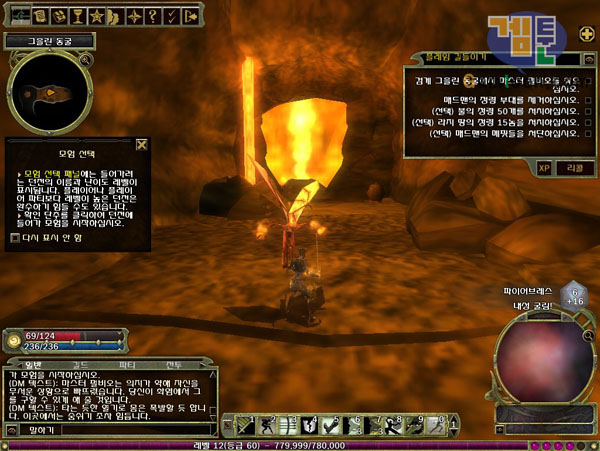Switch to the 일반 chat tab

click(x=32, y=365)
